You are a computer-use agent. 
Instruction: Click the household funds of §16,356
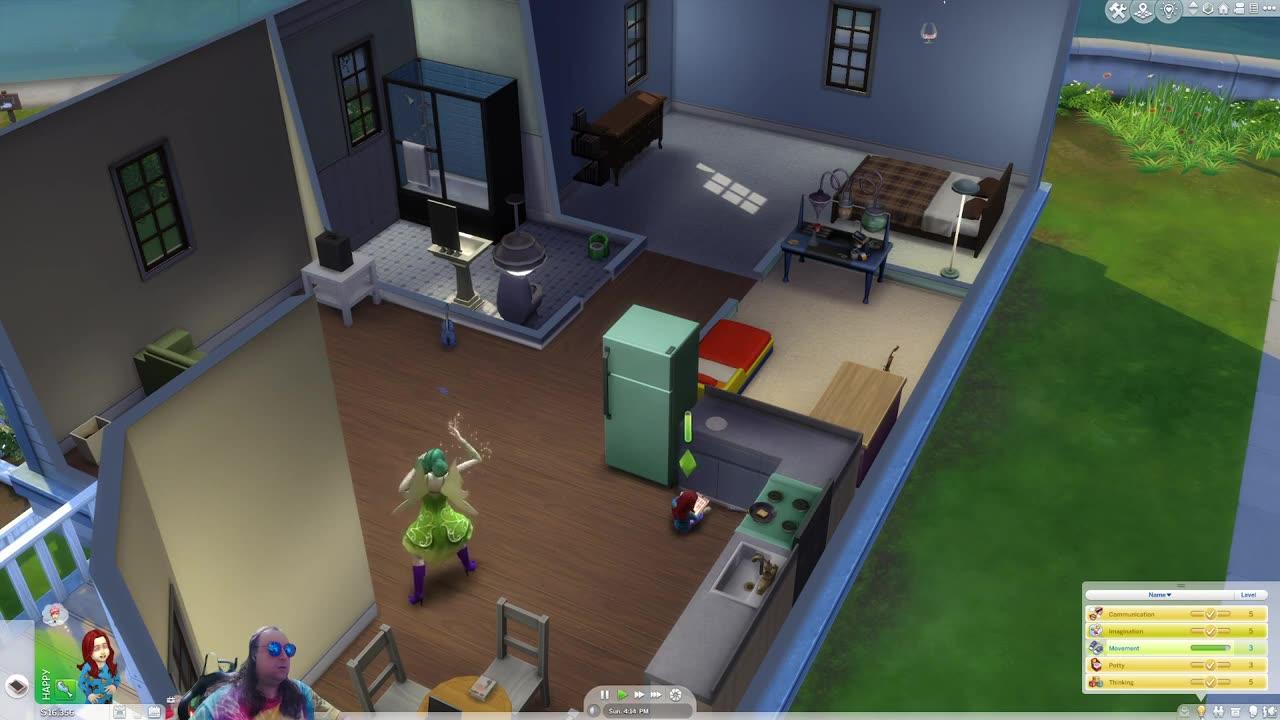(55, 713)
